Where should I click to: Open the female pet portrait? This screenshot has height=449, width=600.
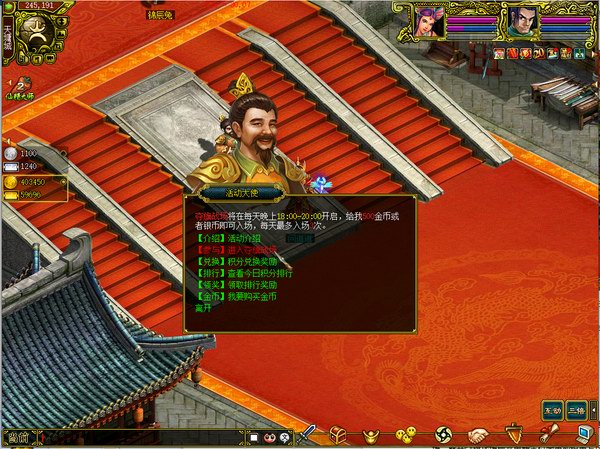(x=431, y=21)
